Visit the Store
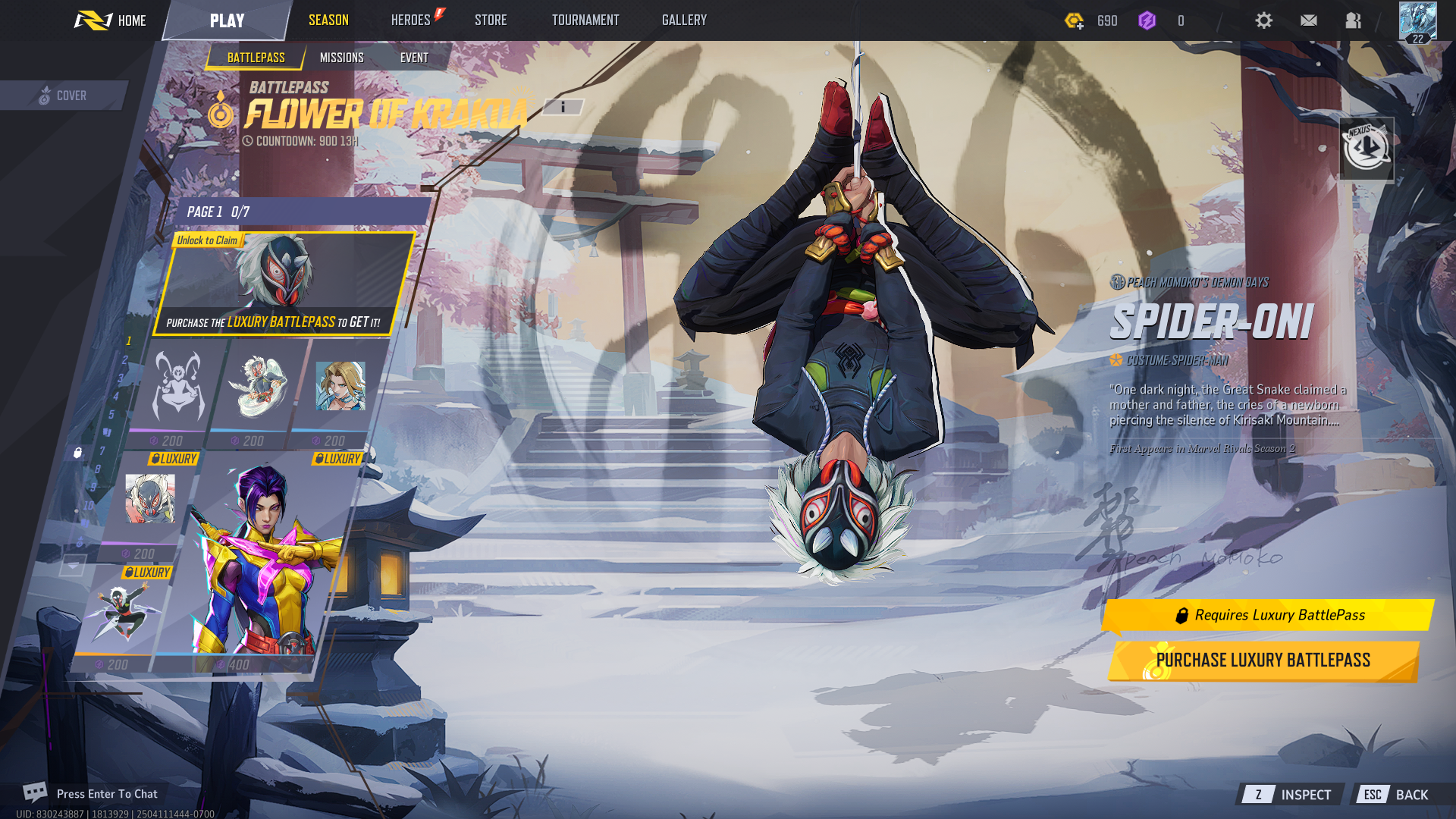The image size is (1456, 819). click(x=491, y=20)
